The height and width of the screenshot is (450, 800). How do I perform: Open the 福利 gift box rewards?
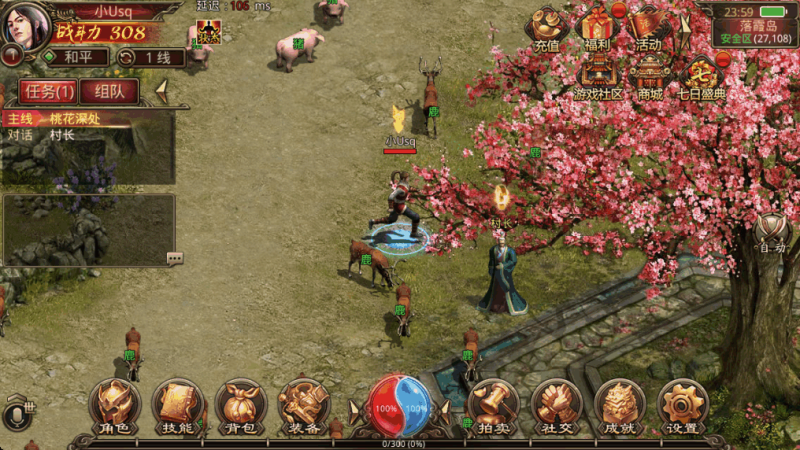coord(598,27)
